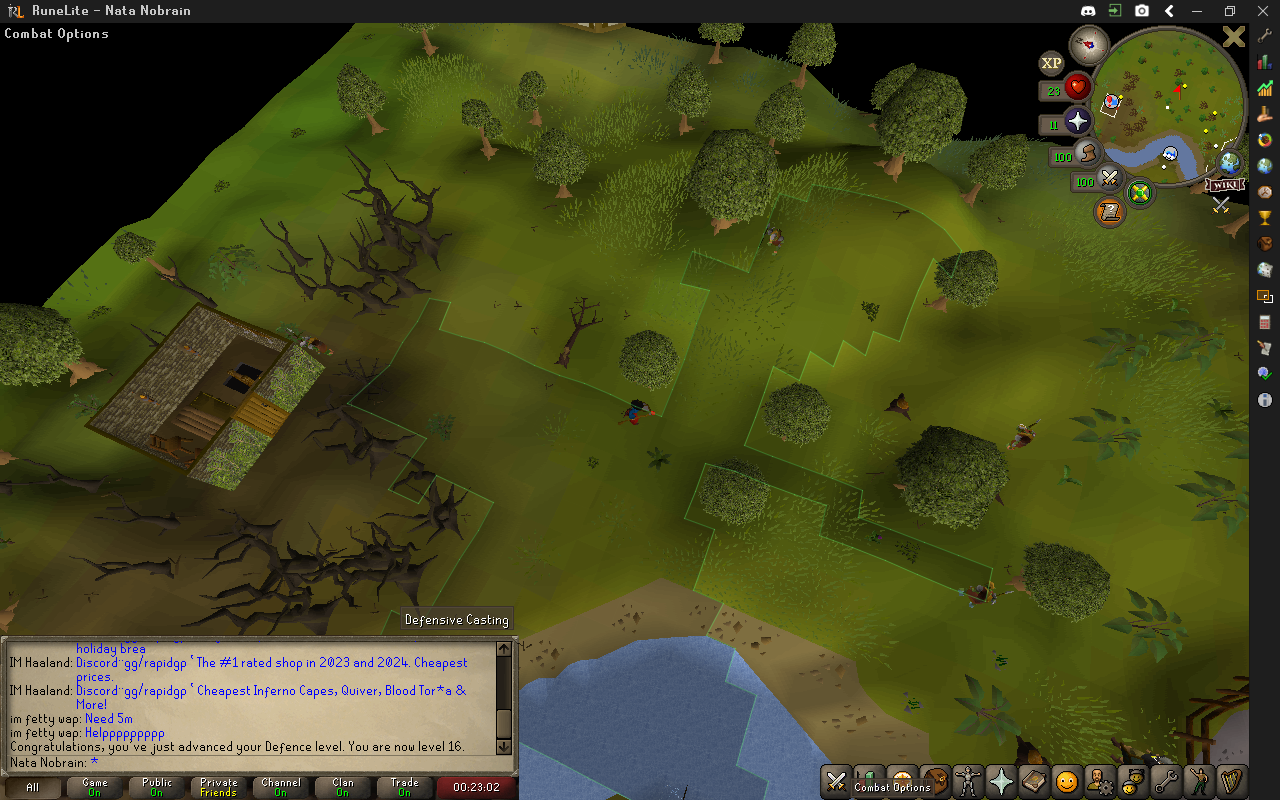Open the Friends list tab

(x=1134, y=781)
